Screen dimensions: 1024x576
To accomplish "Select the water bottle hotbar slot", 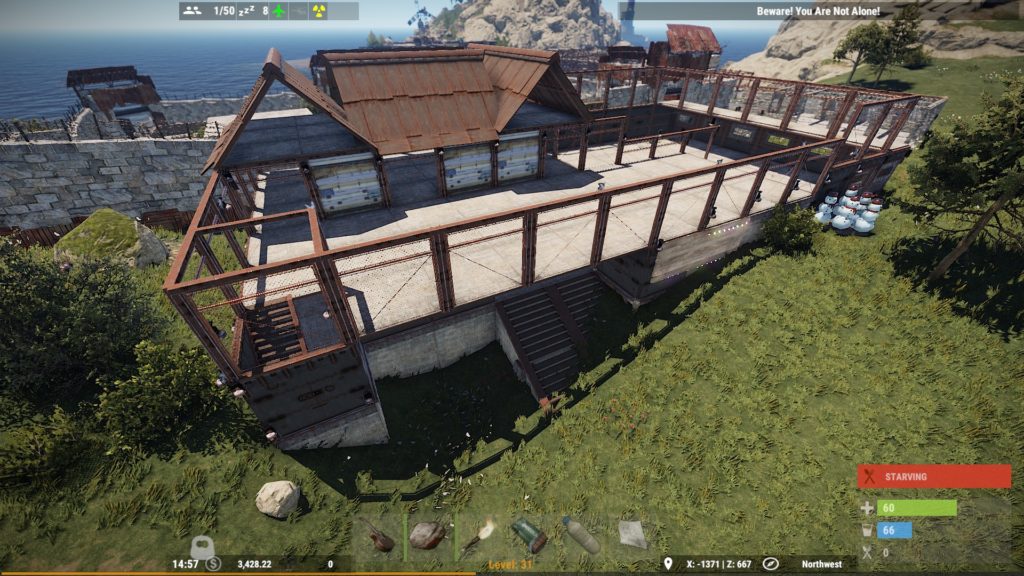I will click(x=581, y=535).
